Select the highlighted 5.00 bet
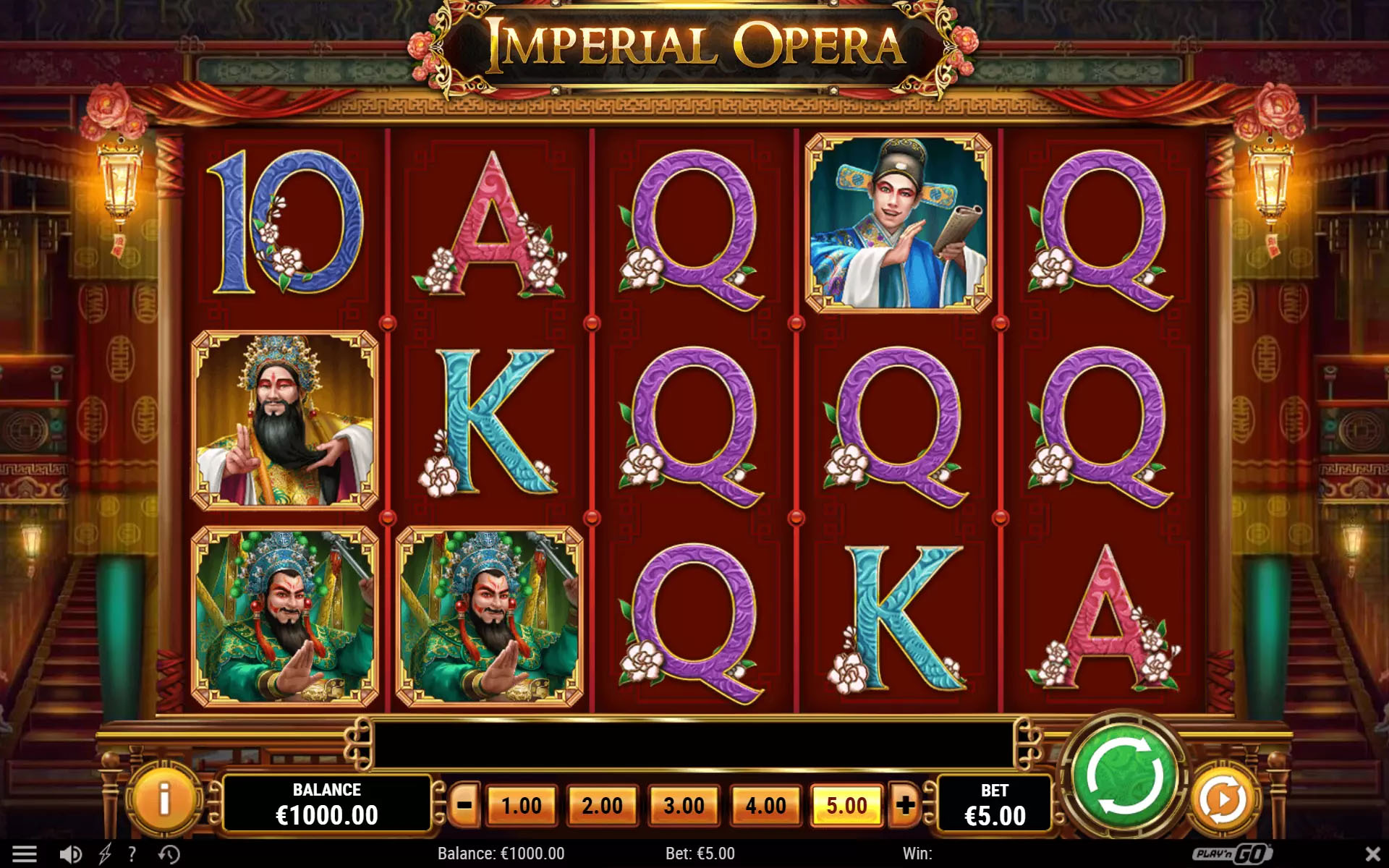Image resolution: width=1389 pixels, height=868 pixels. [x=846, y=805]
